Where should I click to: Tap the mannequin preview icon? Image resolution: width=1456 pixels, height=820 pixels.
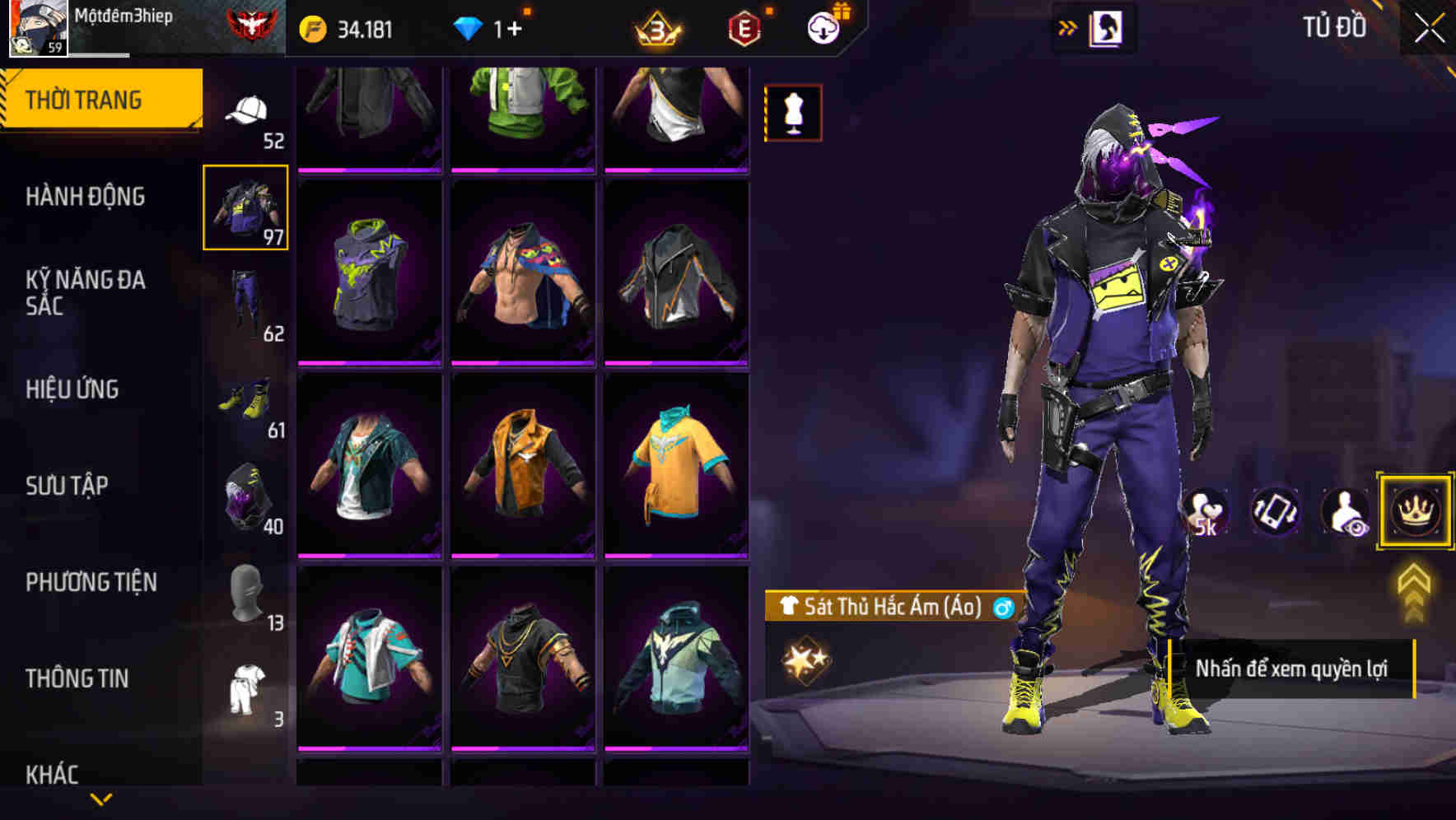click(792, 113)
